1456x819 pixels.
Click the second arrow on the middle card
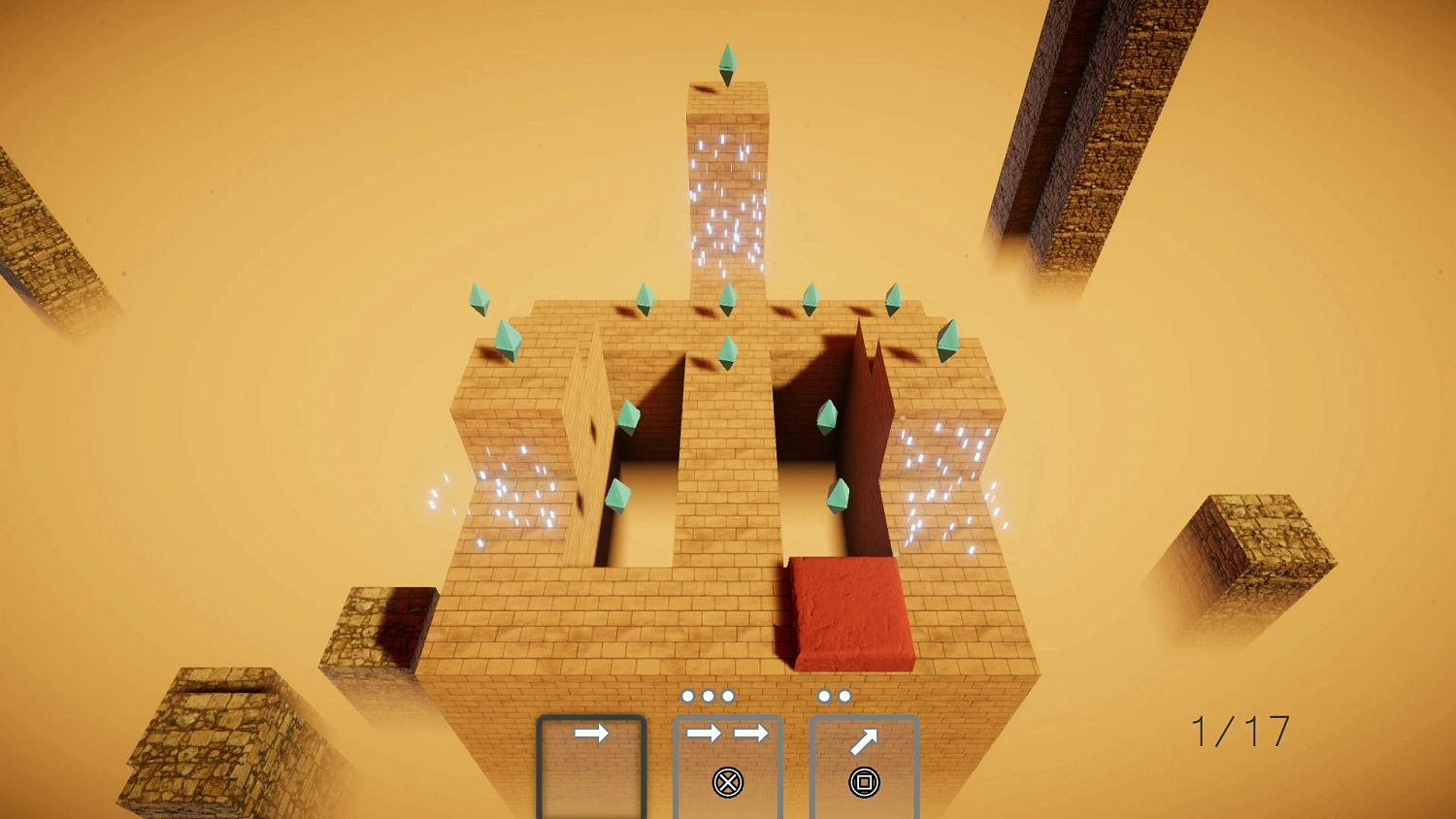click(752, 735)
